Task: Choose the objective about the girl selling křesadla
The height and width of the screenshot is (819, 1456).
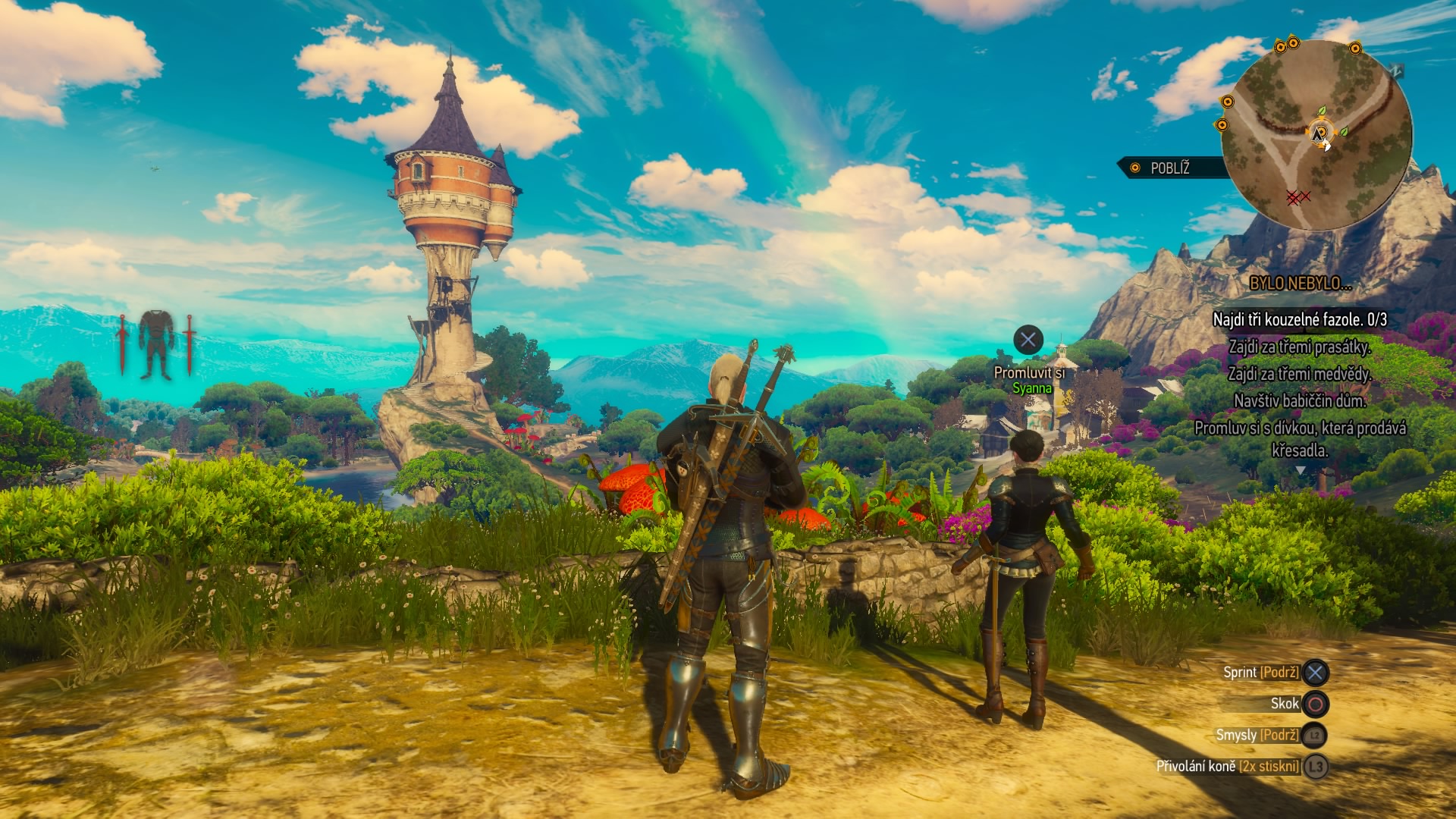Action: coord(1300,439)
